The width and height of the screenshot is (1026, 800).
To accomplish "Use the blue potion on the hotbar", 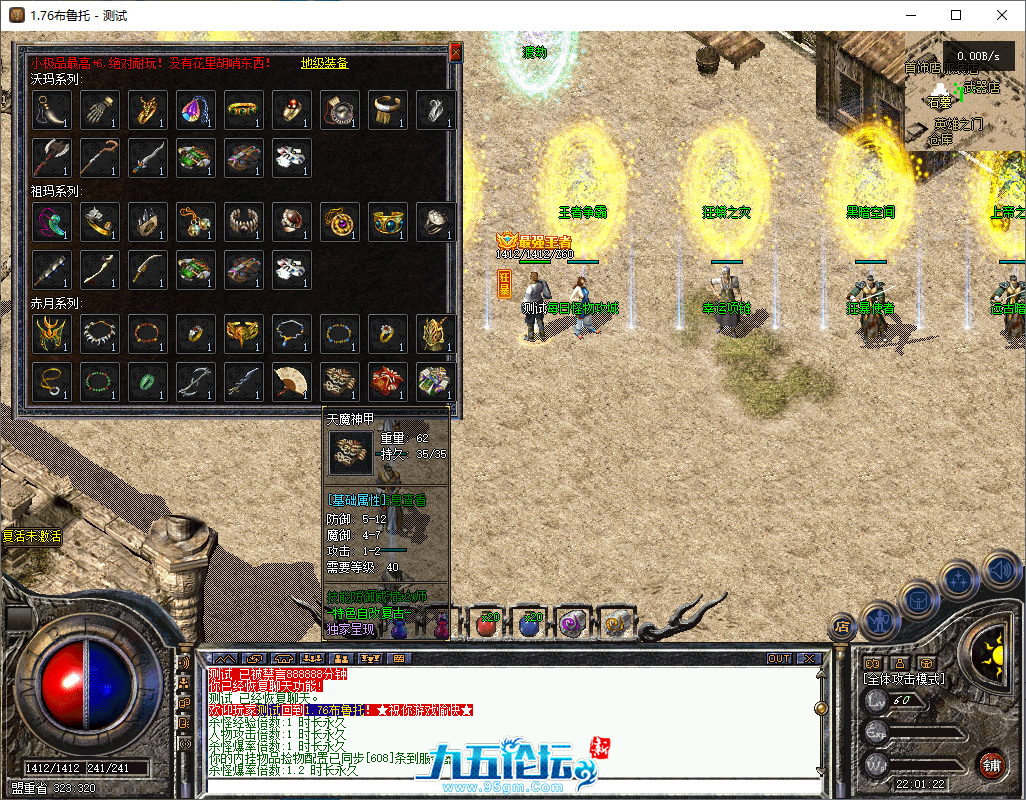I will pos(531,623).
